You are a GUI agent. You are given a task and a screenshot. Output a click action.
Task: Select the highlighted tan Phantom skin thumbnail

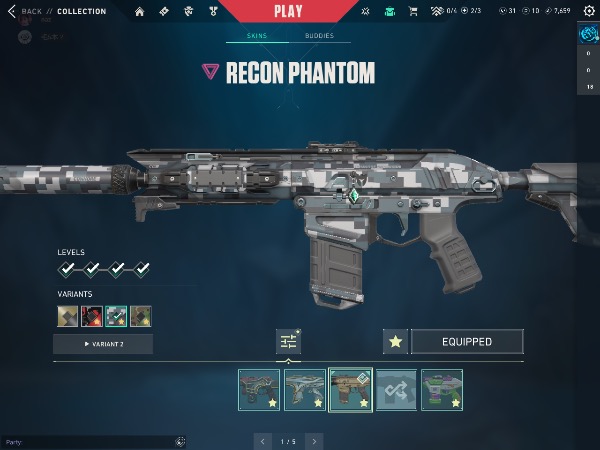tap(350, 390)
